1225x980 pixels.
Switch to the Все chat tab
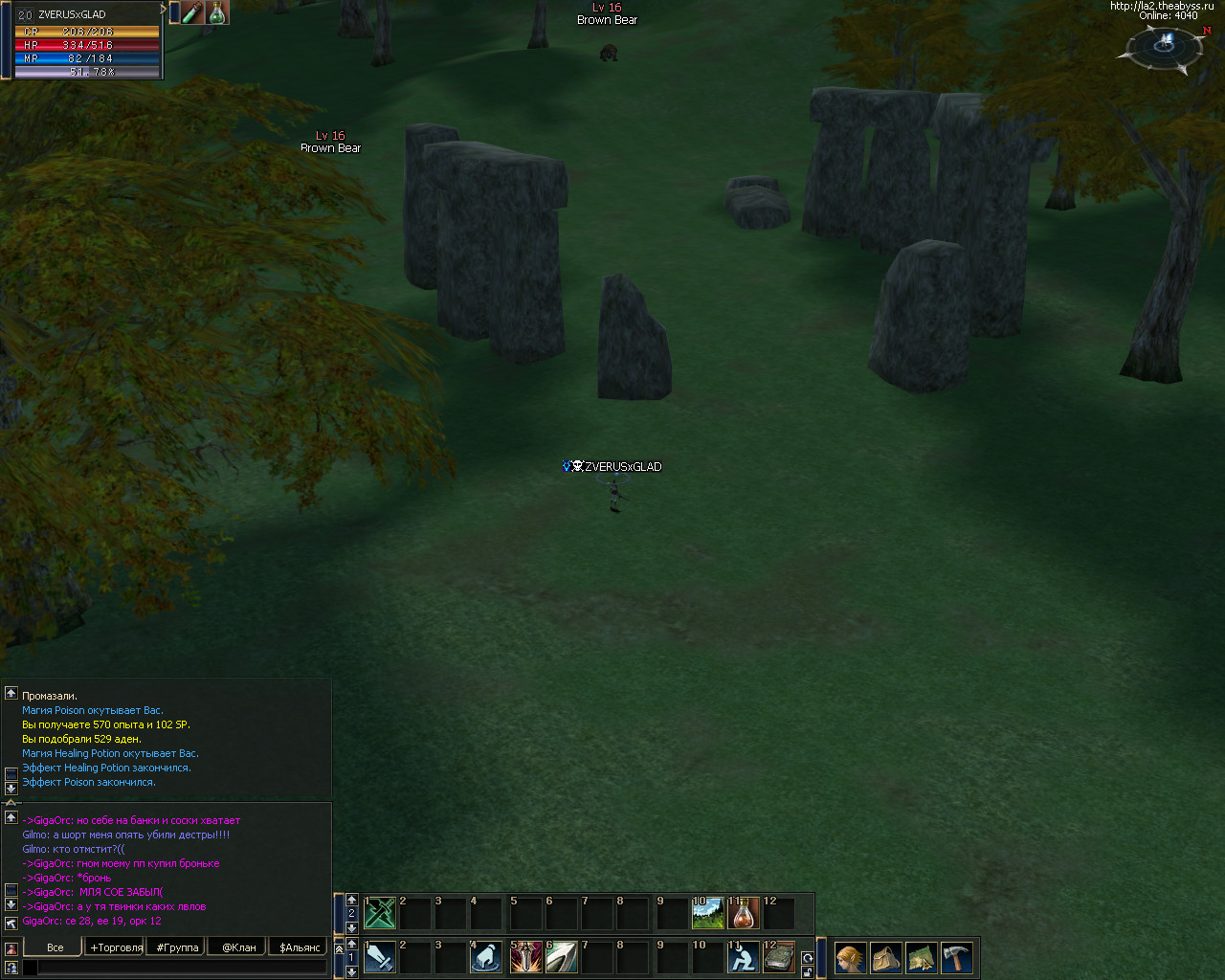[55, 947]
